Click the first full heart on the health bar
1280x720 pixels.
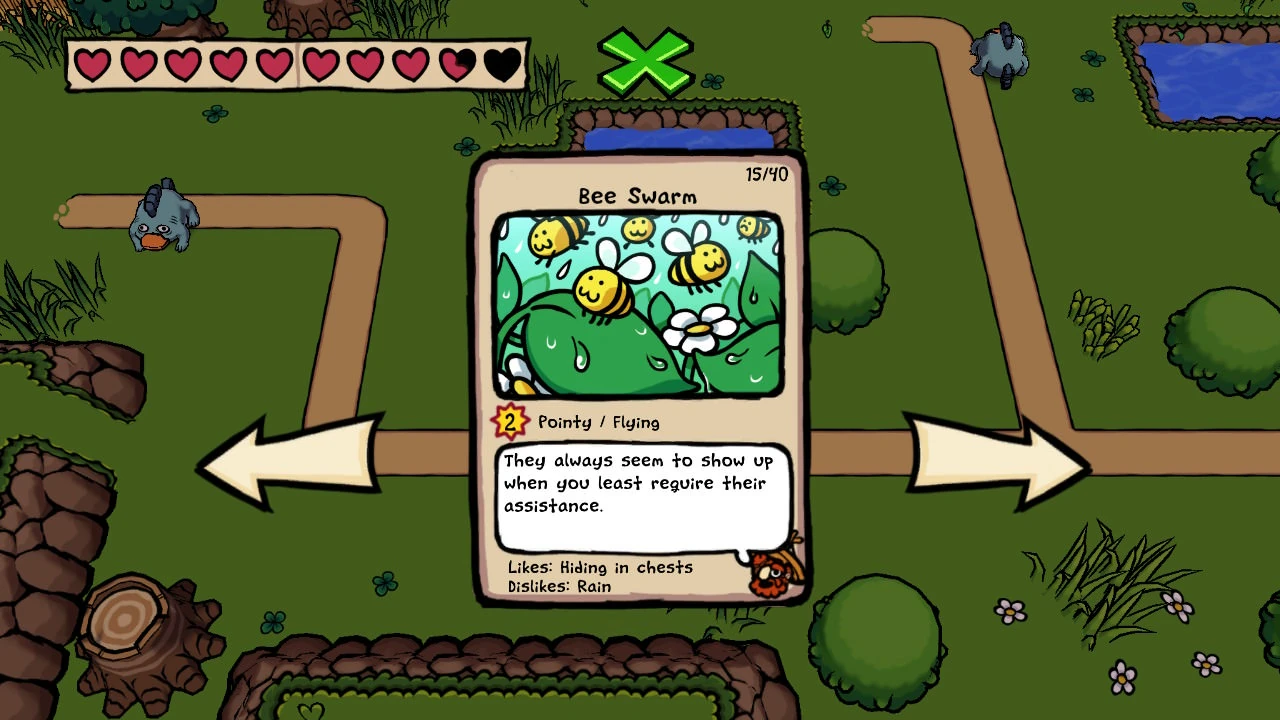(x=92, y=63)
